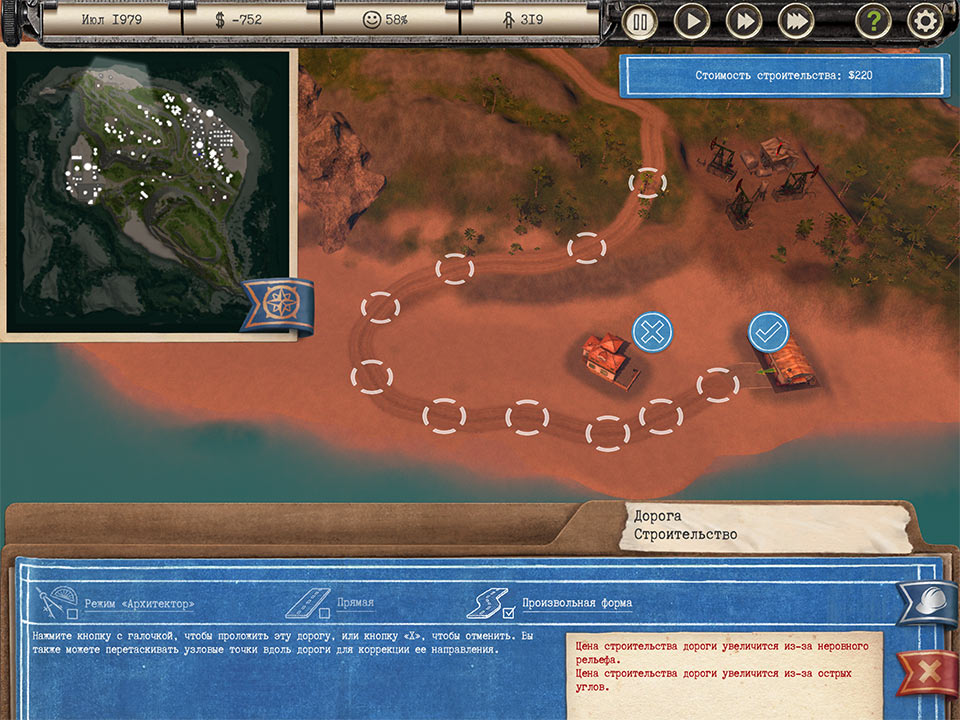The width and height of the screenshot is (960, 720).
Task: Choose the fastest triple-arrow speed
Action: (796, 21)
